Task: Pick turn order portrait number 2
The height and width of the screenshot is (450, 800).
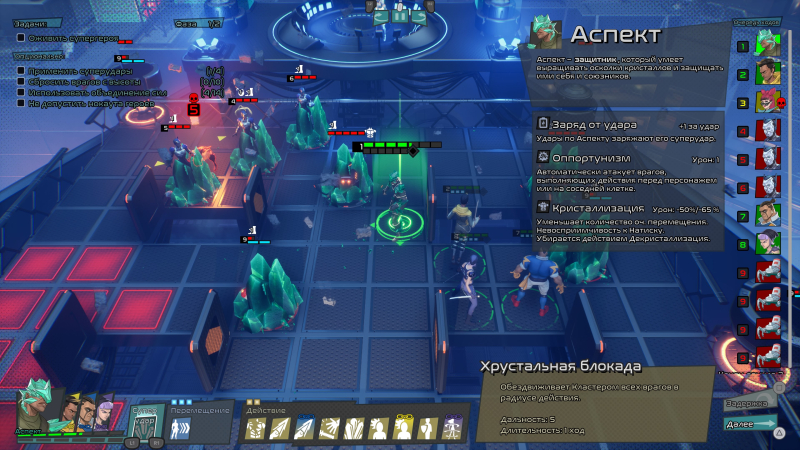Action: (766, 72)
